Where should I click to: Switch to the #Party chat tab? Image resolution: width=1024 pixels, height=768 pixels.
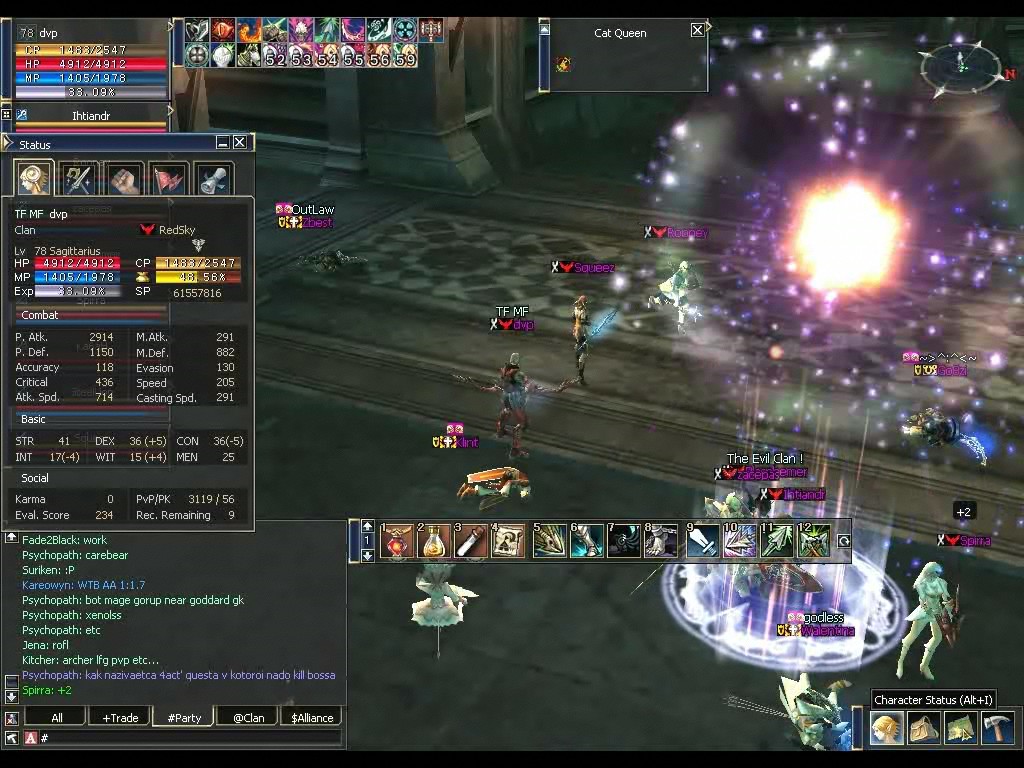click(x=184, y=717)
